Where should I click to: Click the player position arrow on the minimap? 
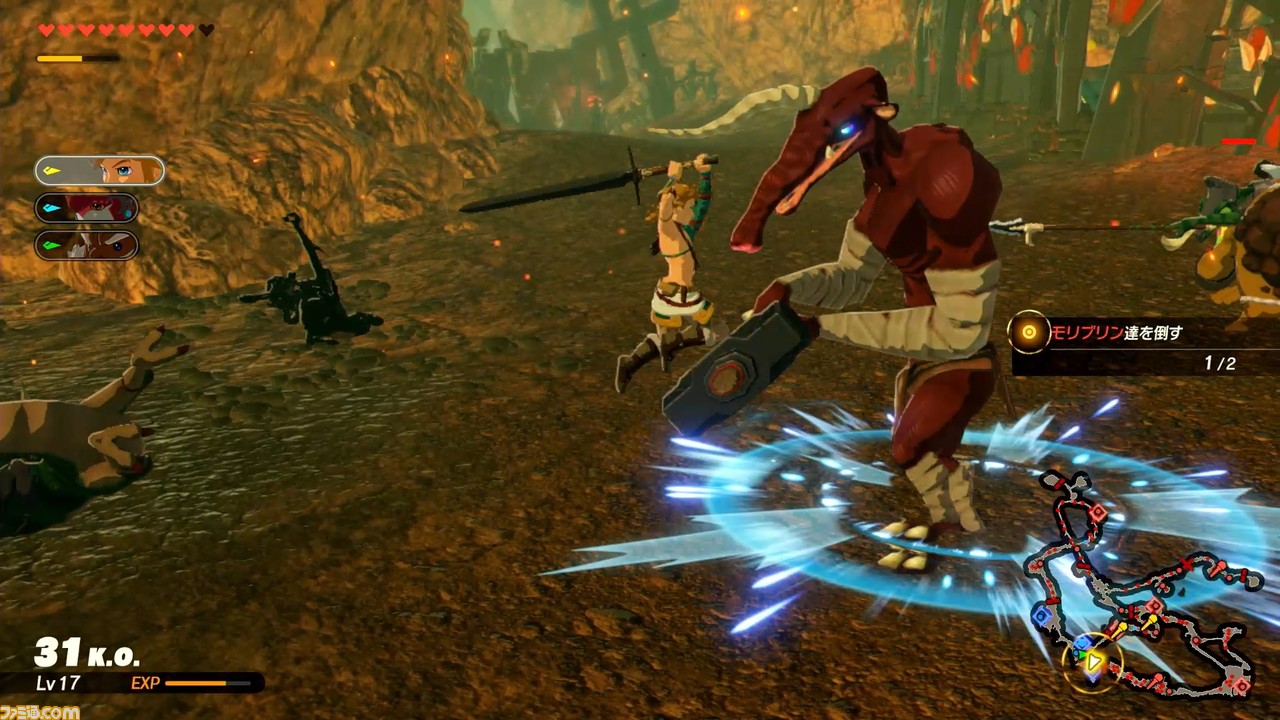tap(1093, 660)
